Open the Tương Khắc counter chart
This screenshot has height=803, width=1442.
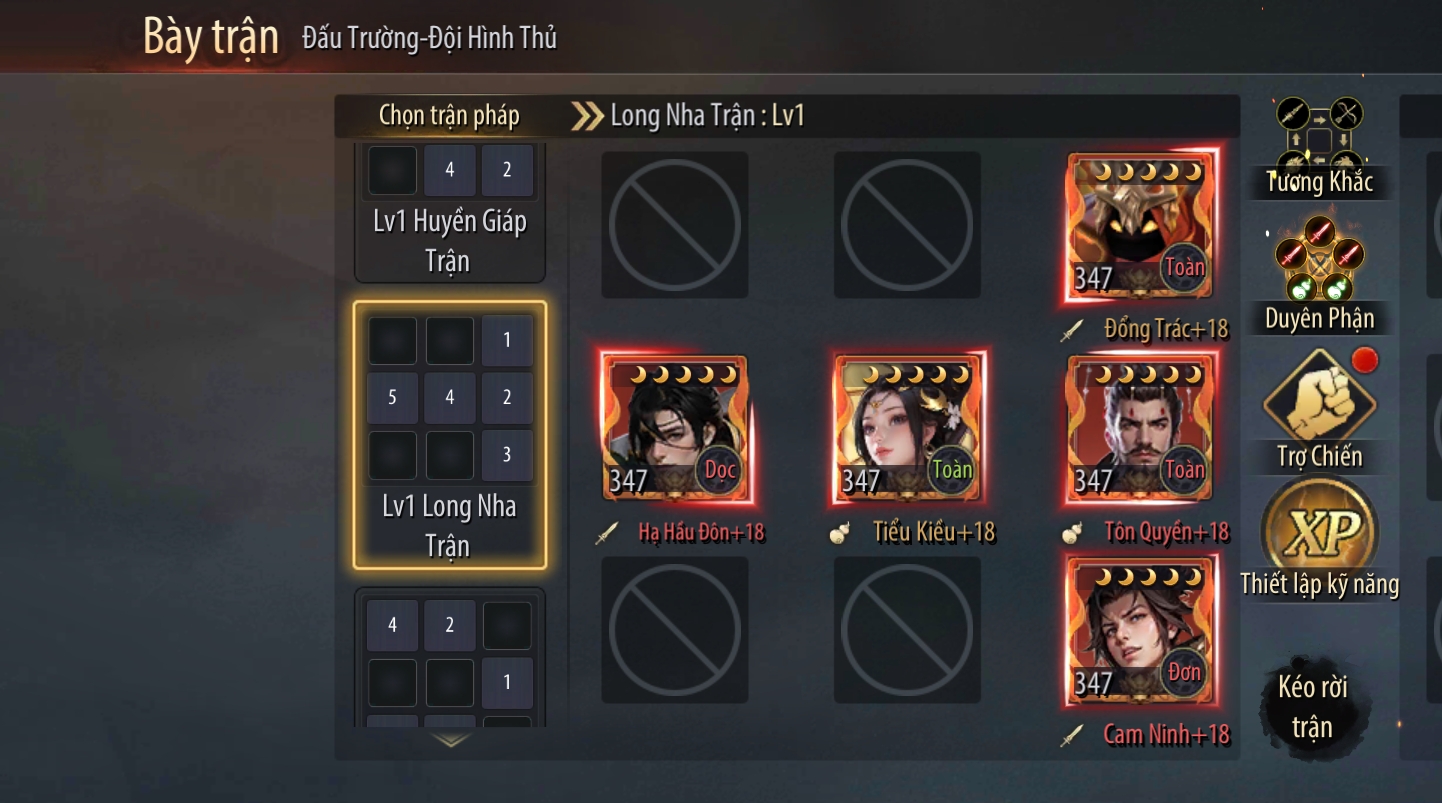point(1320,148)
